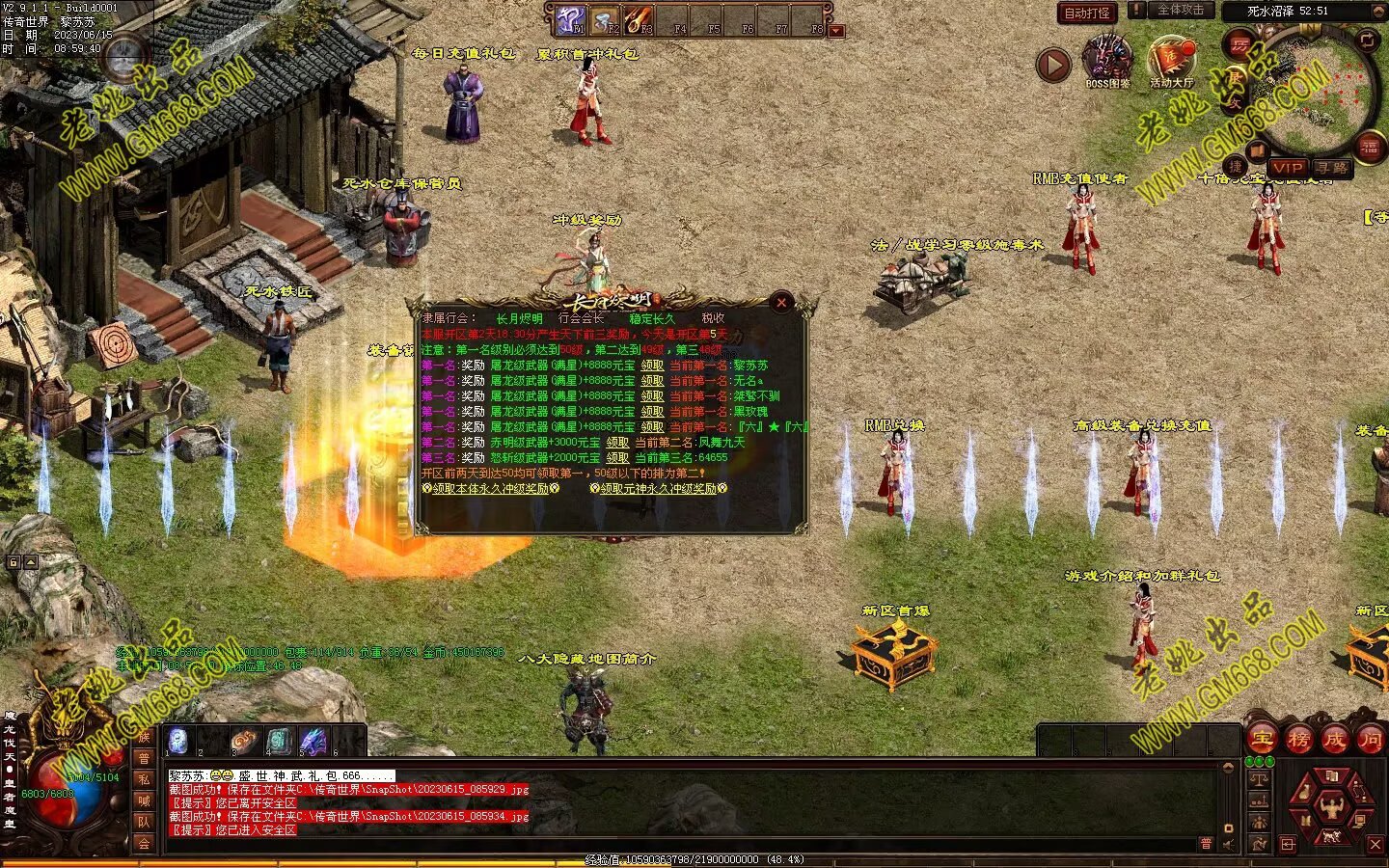Activate 寻路 pathfinding button
This screenshot has width=1389, height=868.
1332,168
